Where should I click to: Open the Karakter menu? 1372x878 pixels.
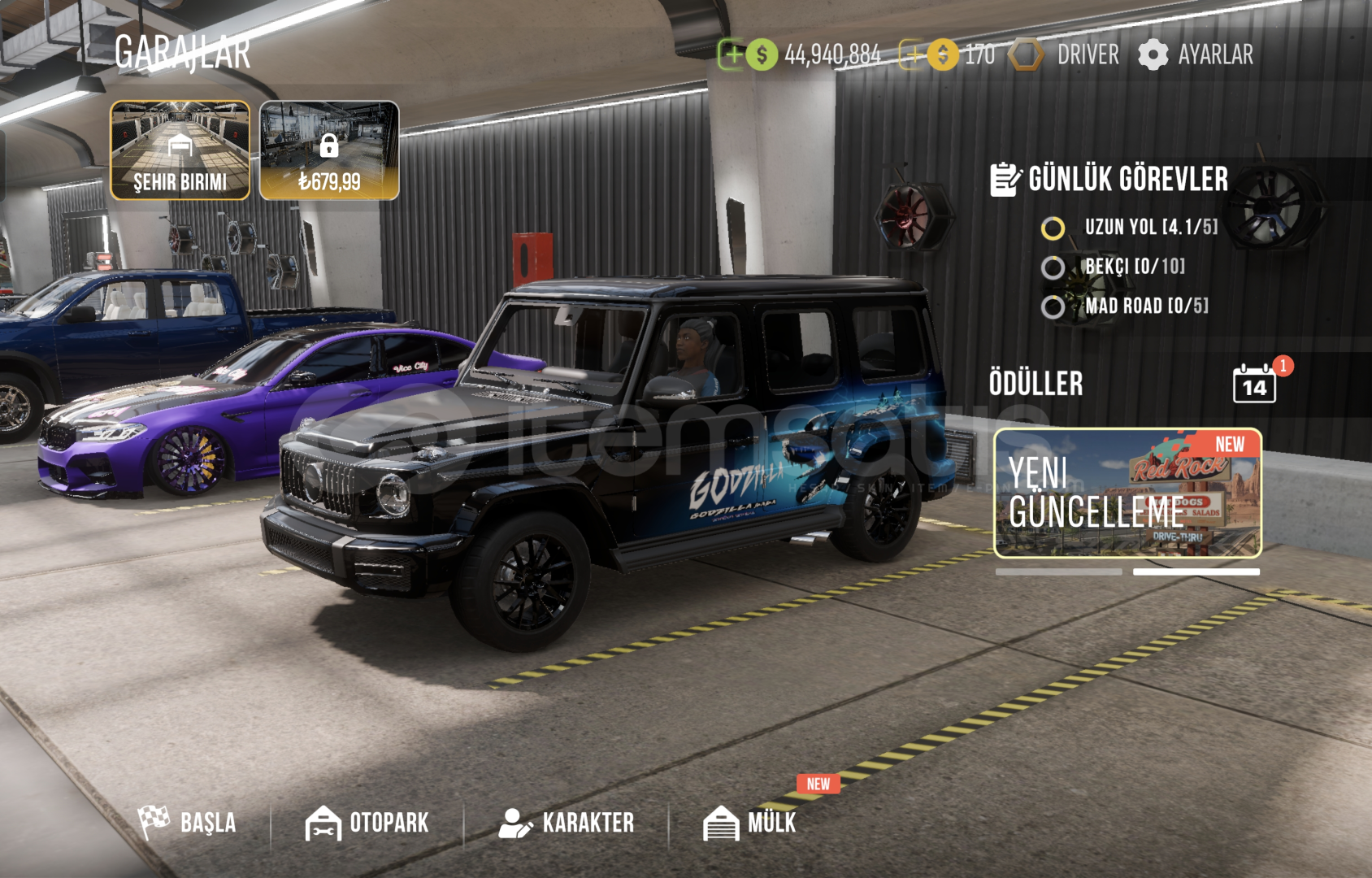[x=567, y=823]
